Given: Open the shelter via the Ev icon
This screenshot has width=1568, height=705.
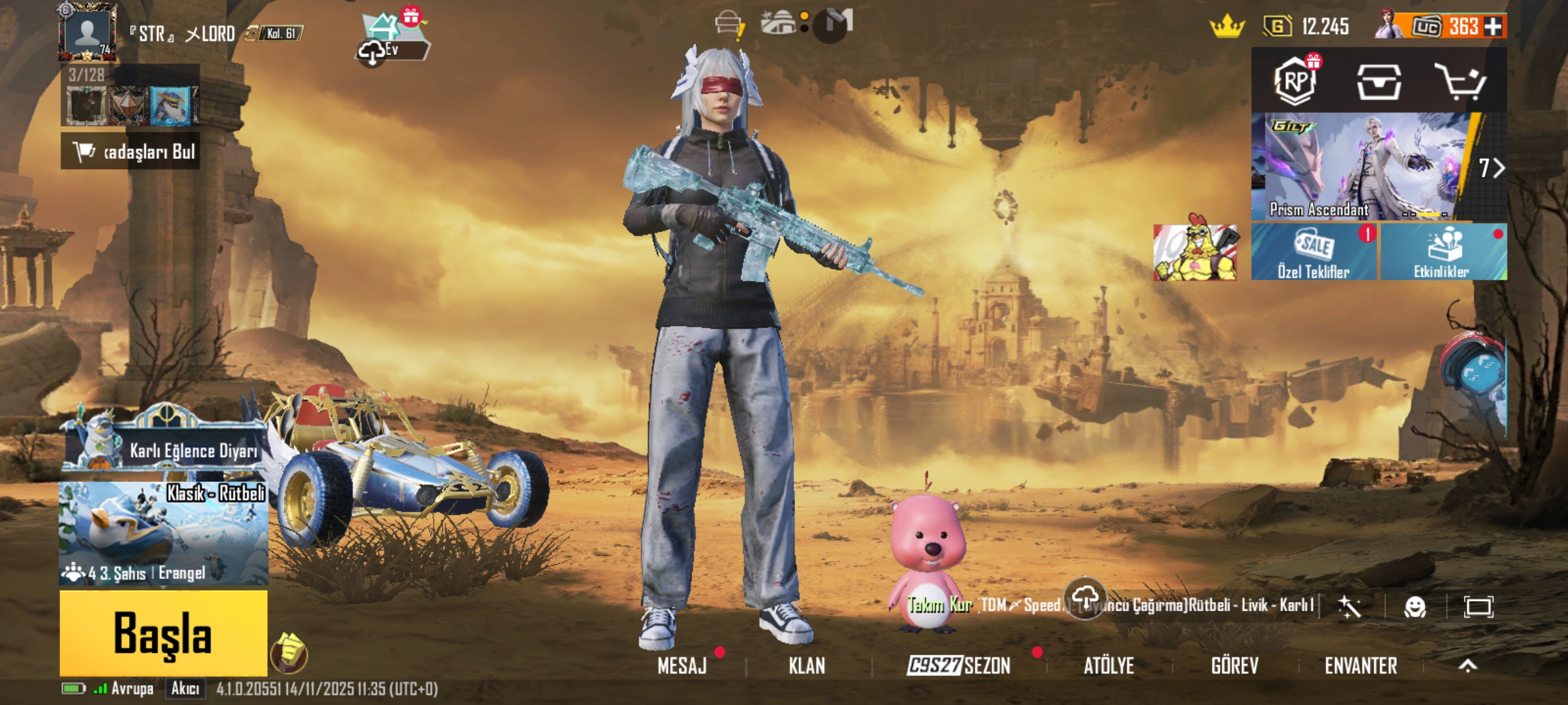Looking at the screenshot, I should pos(383,36).
